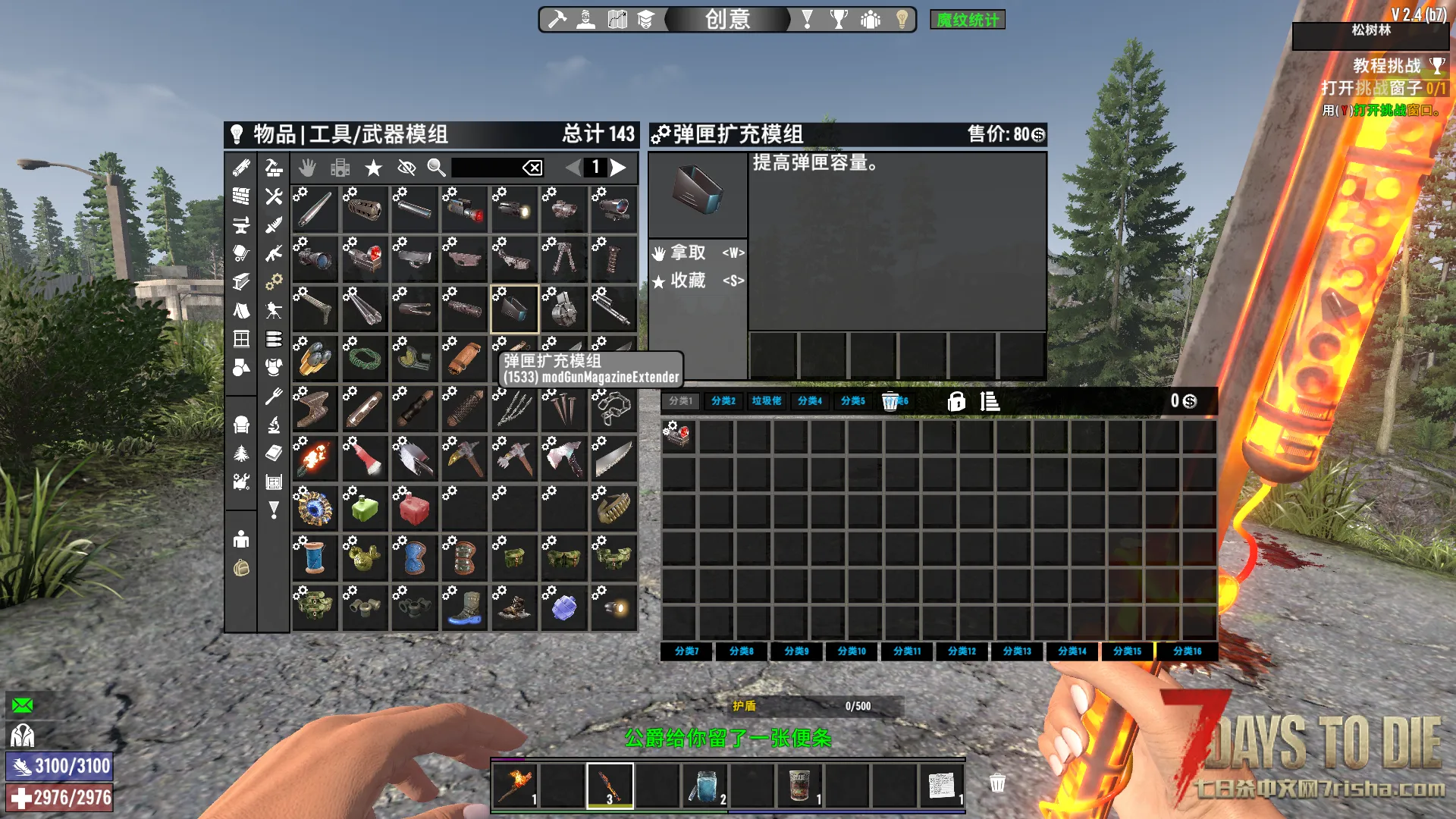The image size is (1456, 819).
Task: Pick the blue thread spool item
Action: (314, 558)
